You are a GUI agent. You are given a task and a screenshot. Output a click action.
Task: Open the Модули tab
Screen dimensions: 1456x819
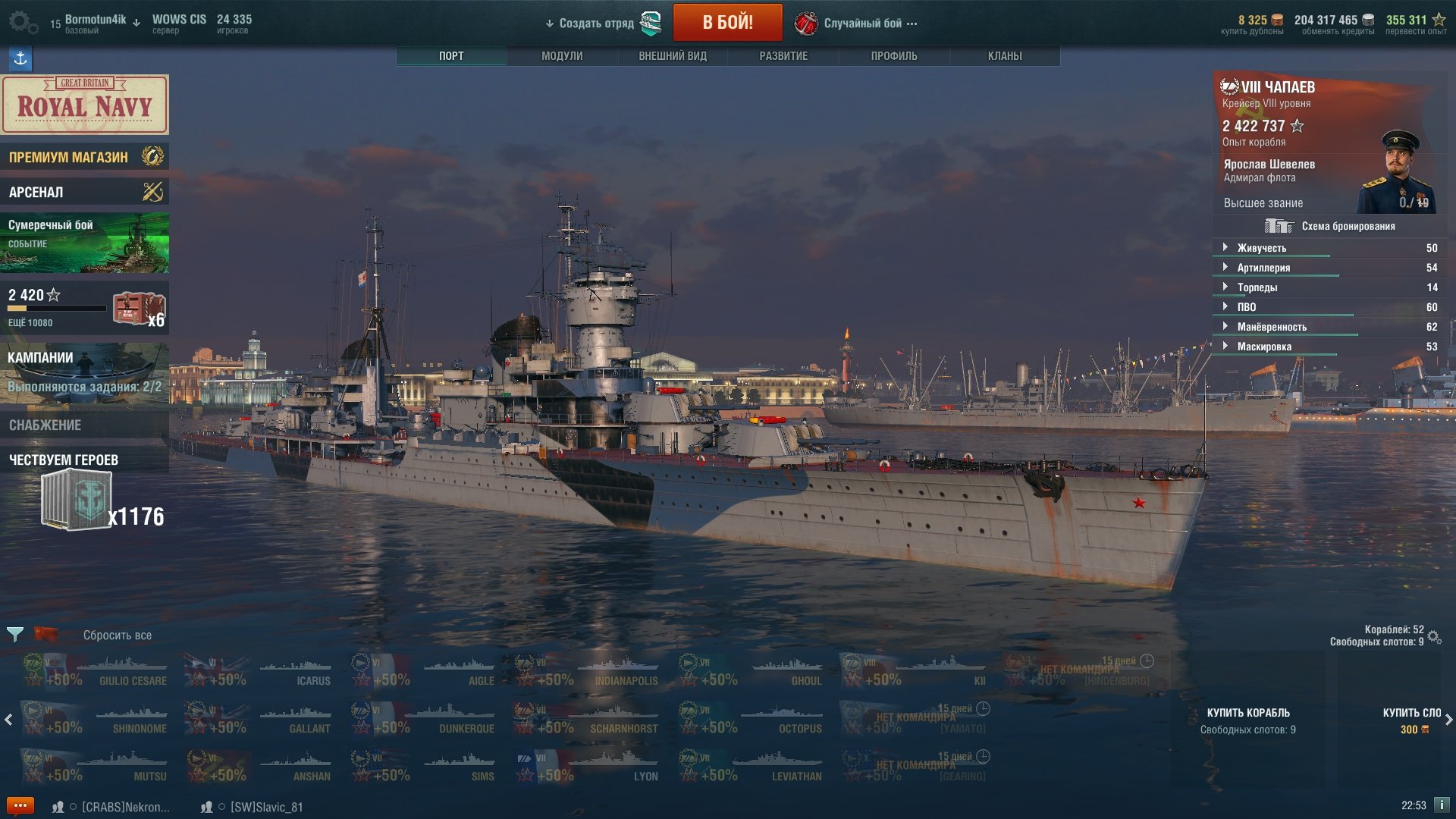click(562, 56)
